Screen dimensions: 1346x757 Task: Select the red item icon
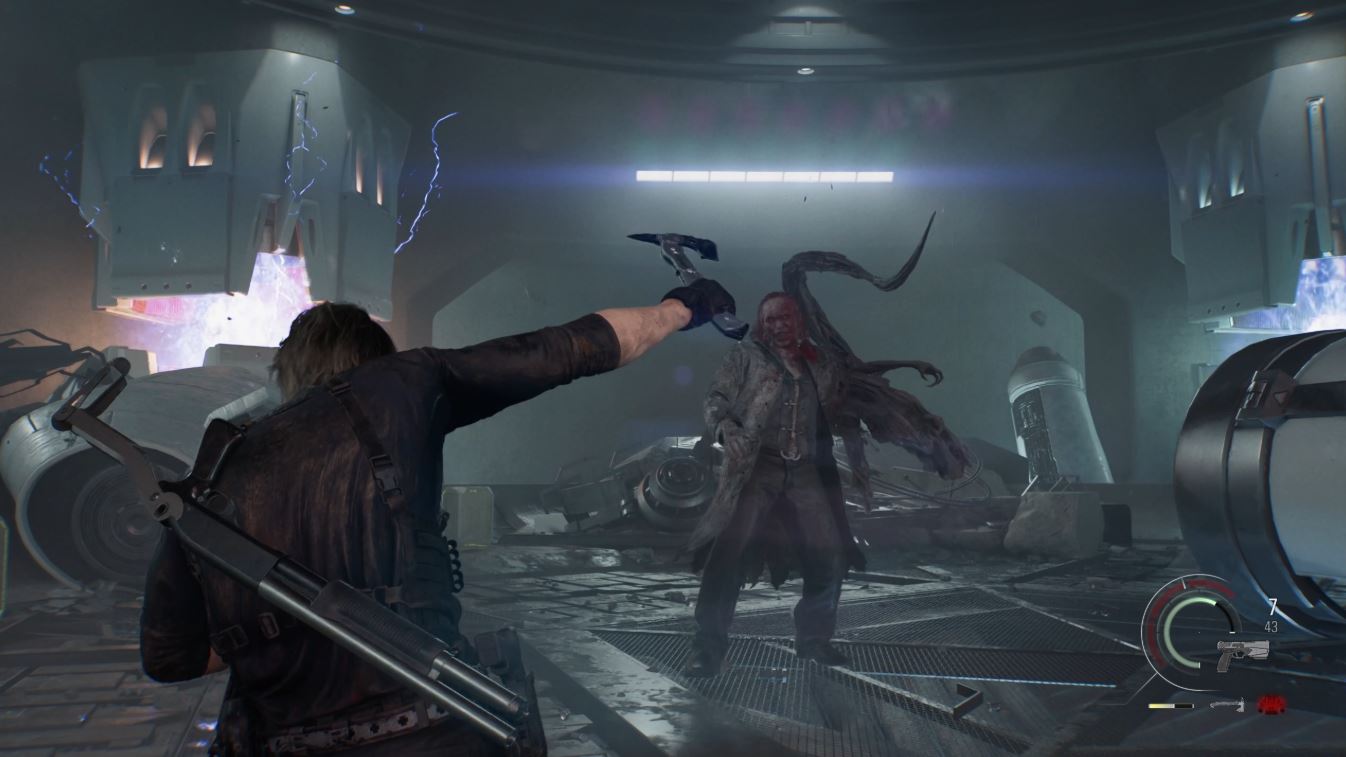tap(1271, 705)
